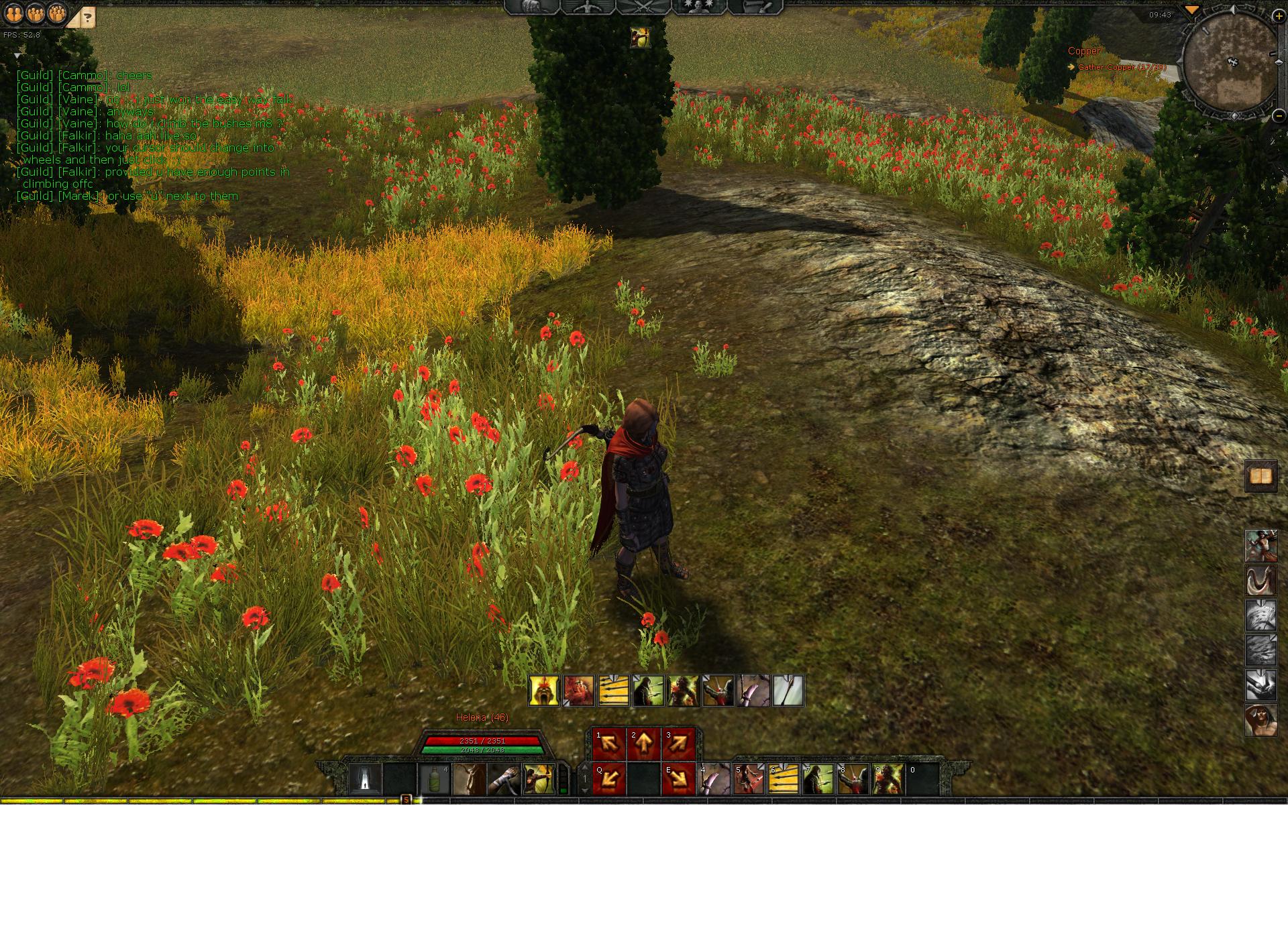Zoom in the minimap with plus button
1288x934 pixels.
tap(1278, 17)
